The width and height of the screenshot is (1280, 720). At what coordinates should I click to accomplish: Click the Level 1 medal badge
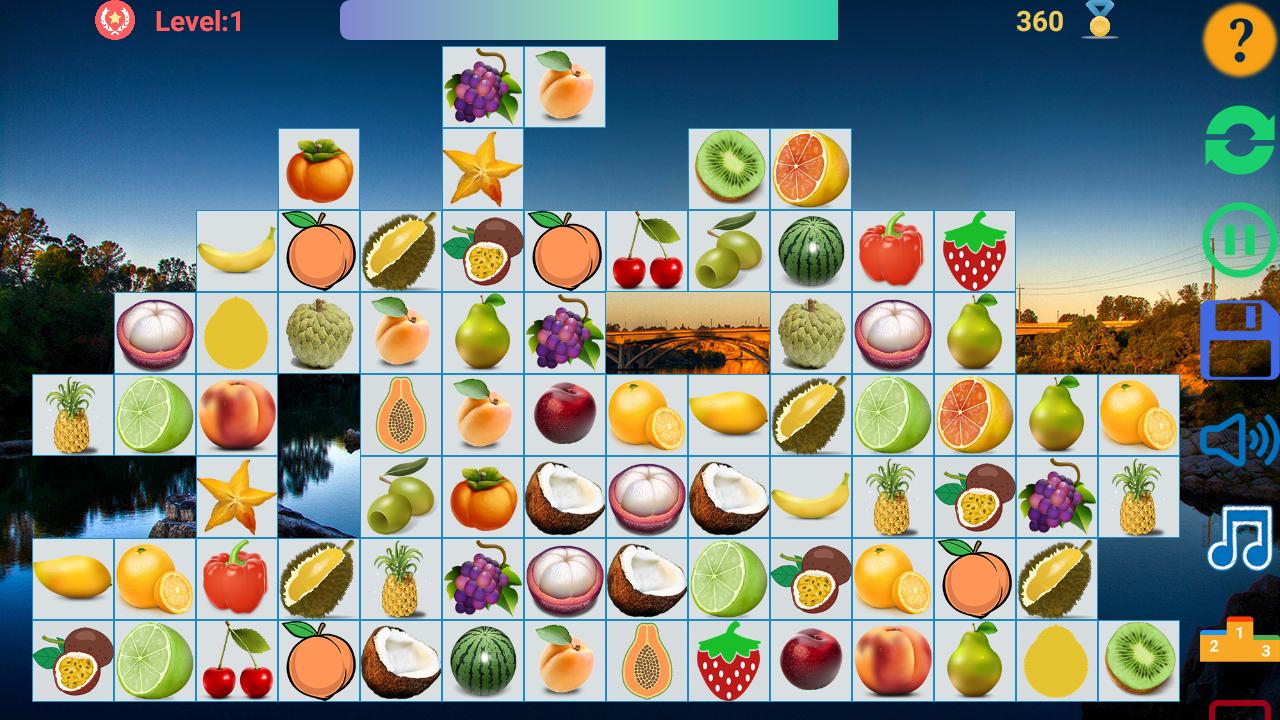(x=113, y=18)
